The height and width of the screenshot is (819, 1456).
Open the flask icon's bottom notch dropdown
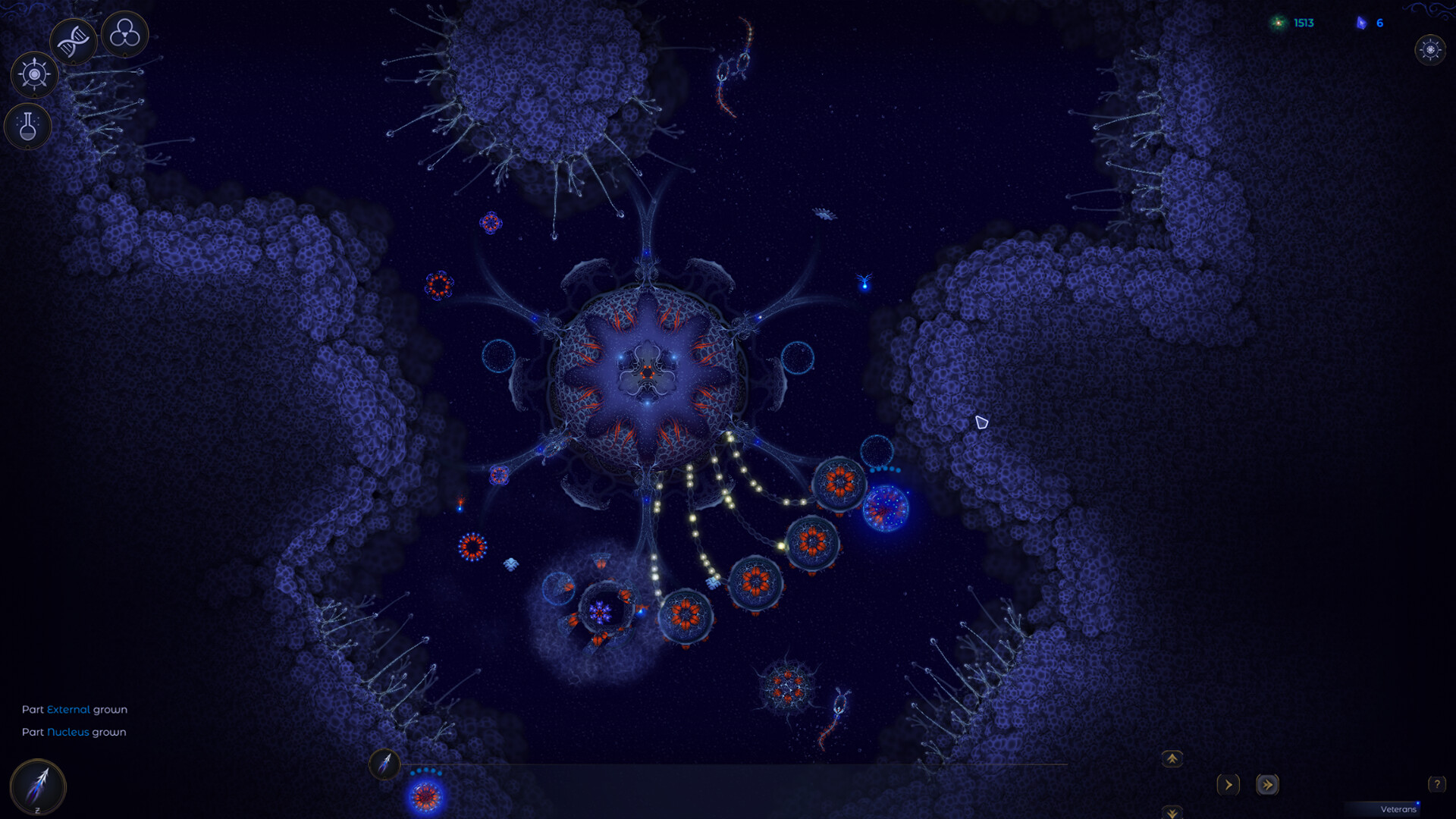28,148
